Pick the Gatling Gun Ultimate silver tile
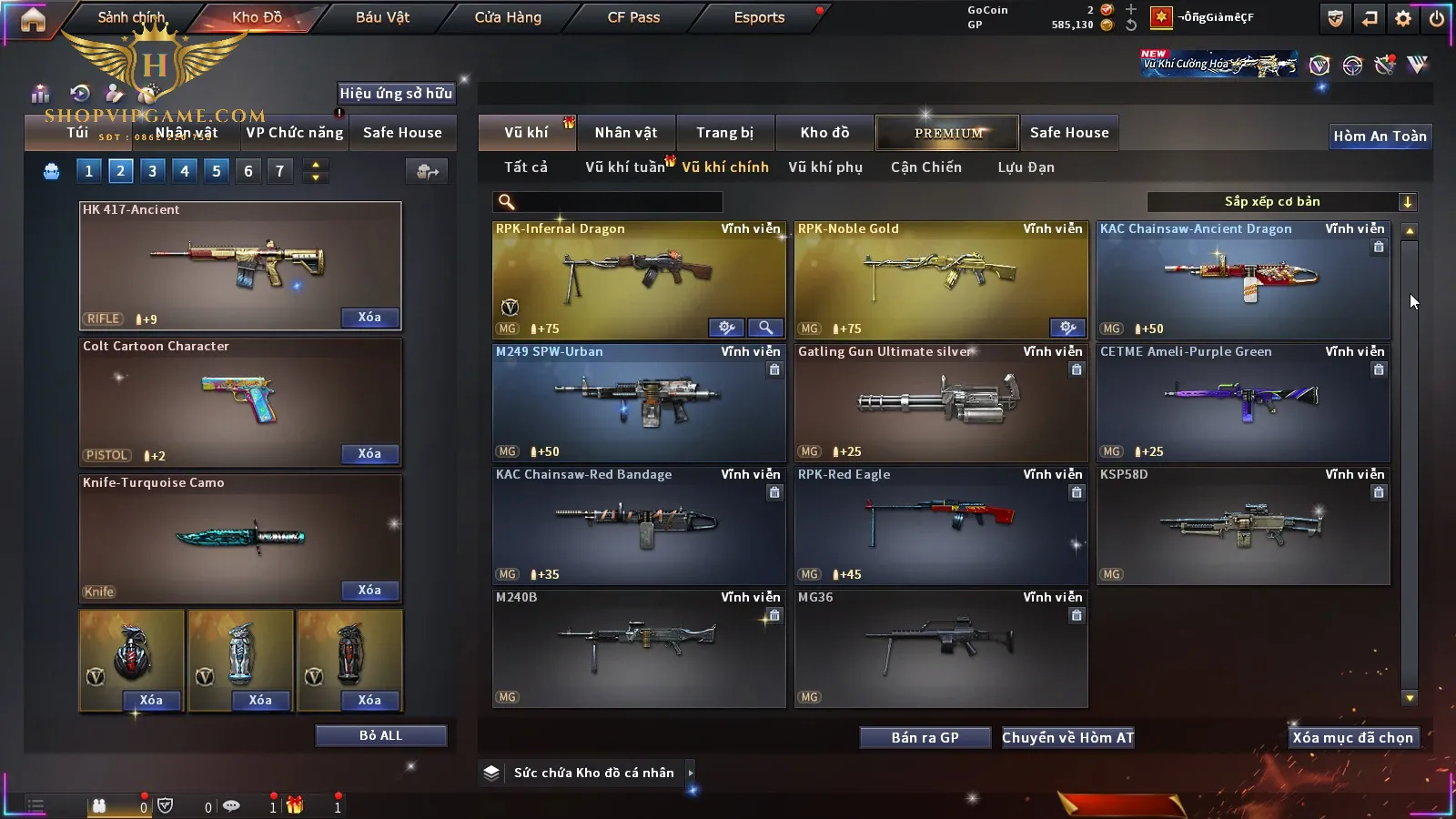The image size is (1456, 819). [941, 402]
